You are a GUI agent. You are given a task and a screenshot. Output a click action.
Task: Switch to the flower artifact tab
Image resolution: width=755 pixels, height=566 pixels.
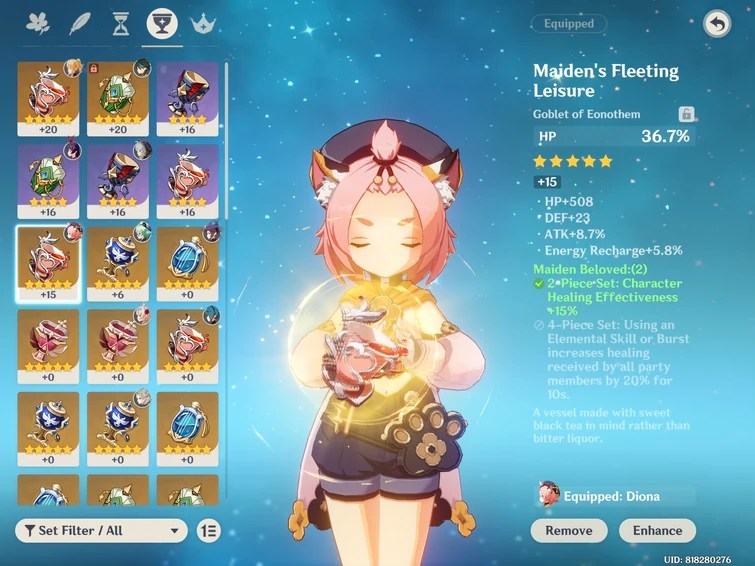[x=38, y=23]
